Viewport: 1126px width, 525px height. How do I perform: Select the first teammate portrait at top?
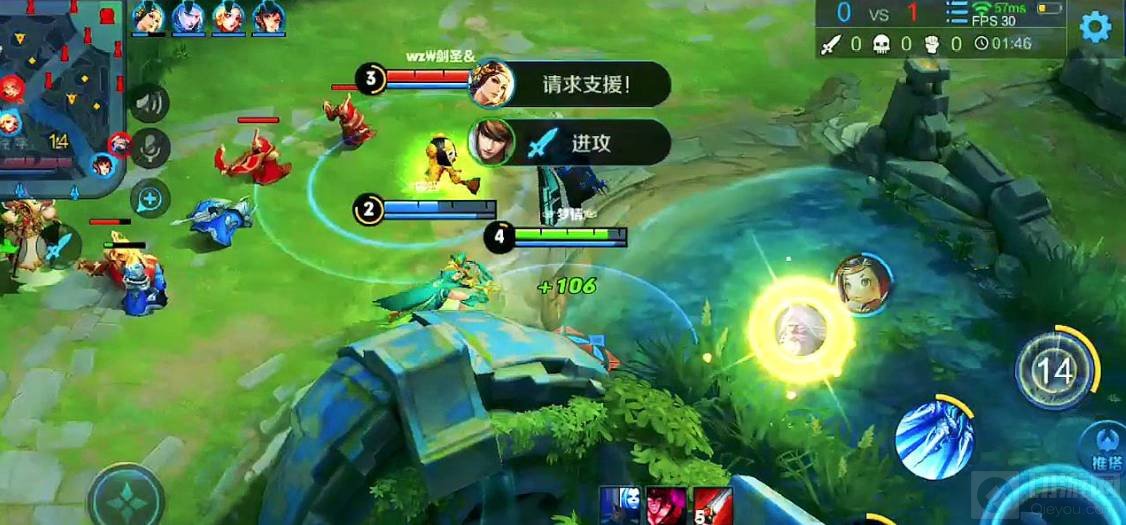[x=148, y=17]
